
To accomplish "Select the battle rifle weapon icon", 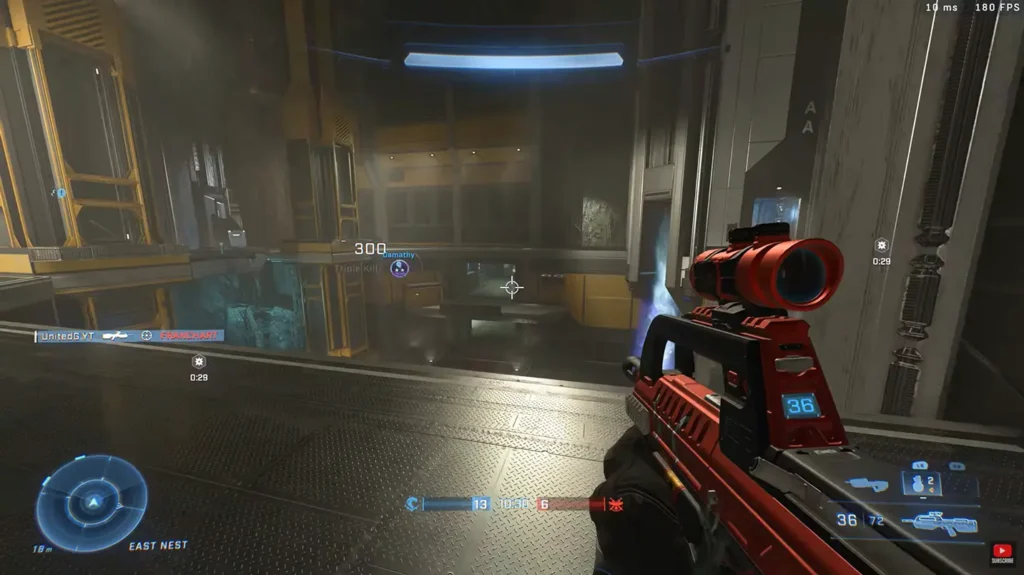I will tap(936, 522).
